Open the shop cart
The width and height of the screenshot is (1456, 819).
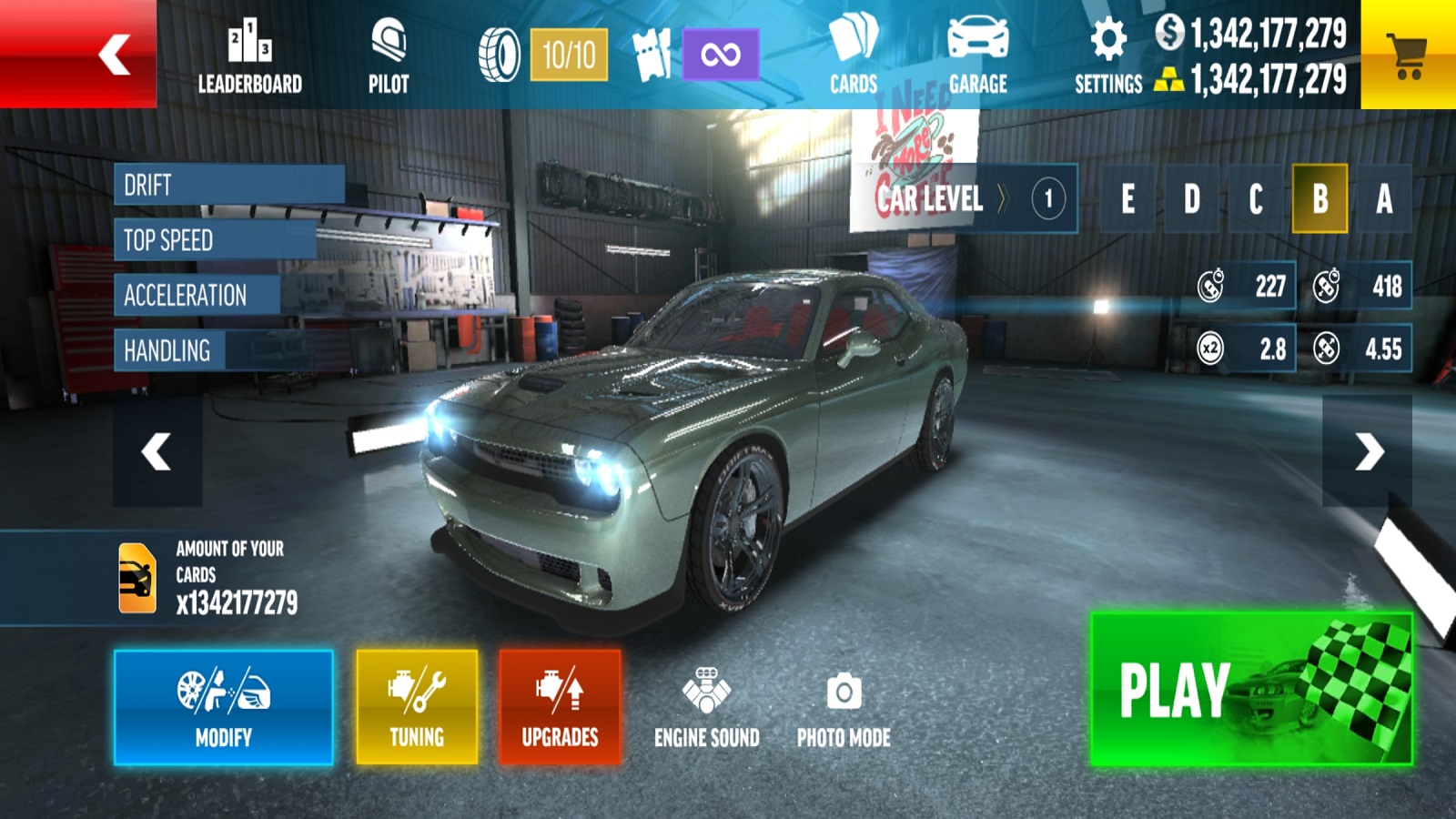[x=1408, y=55]
